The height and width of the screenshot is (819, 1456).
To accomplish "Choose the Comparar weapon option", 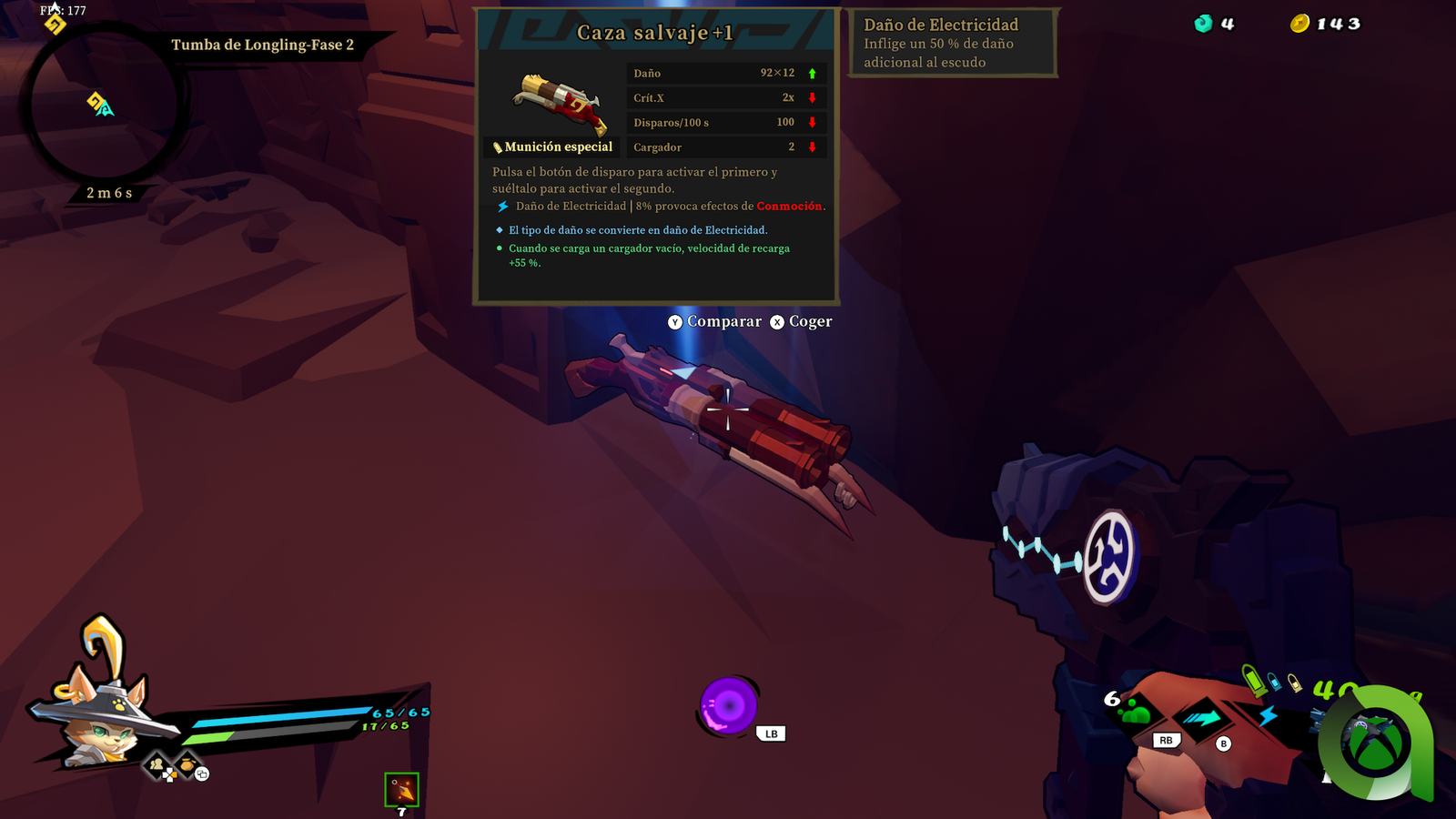I will coord(714,321).
